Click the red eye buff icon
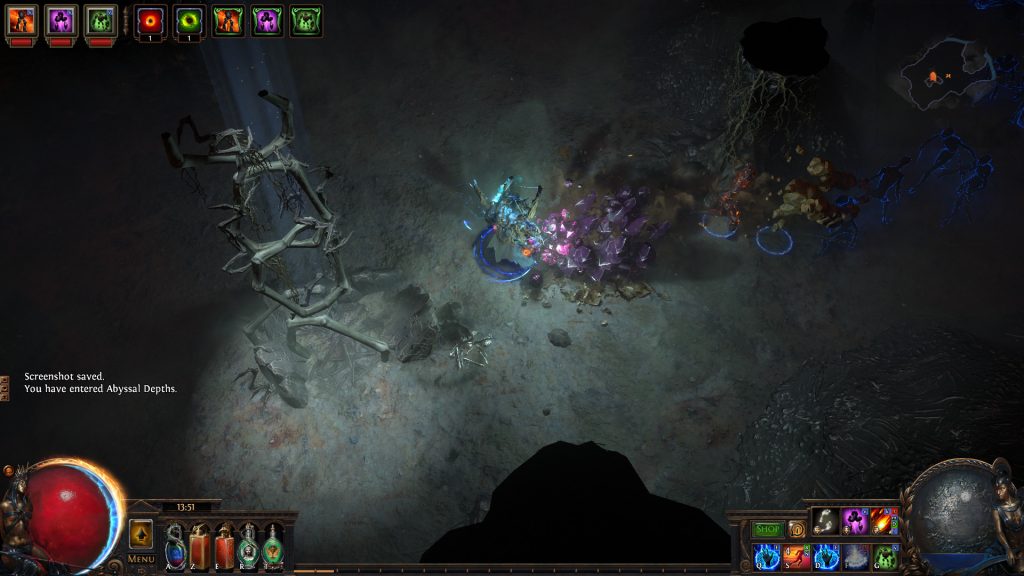Image resolution: width=1024 pixels, height=576 pixels. click(x=151, y=20)
